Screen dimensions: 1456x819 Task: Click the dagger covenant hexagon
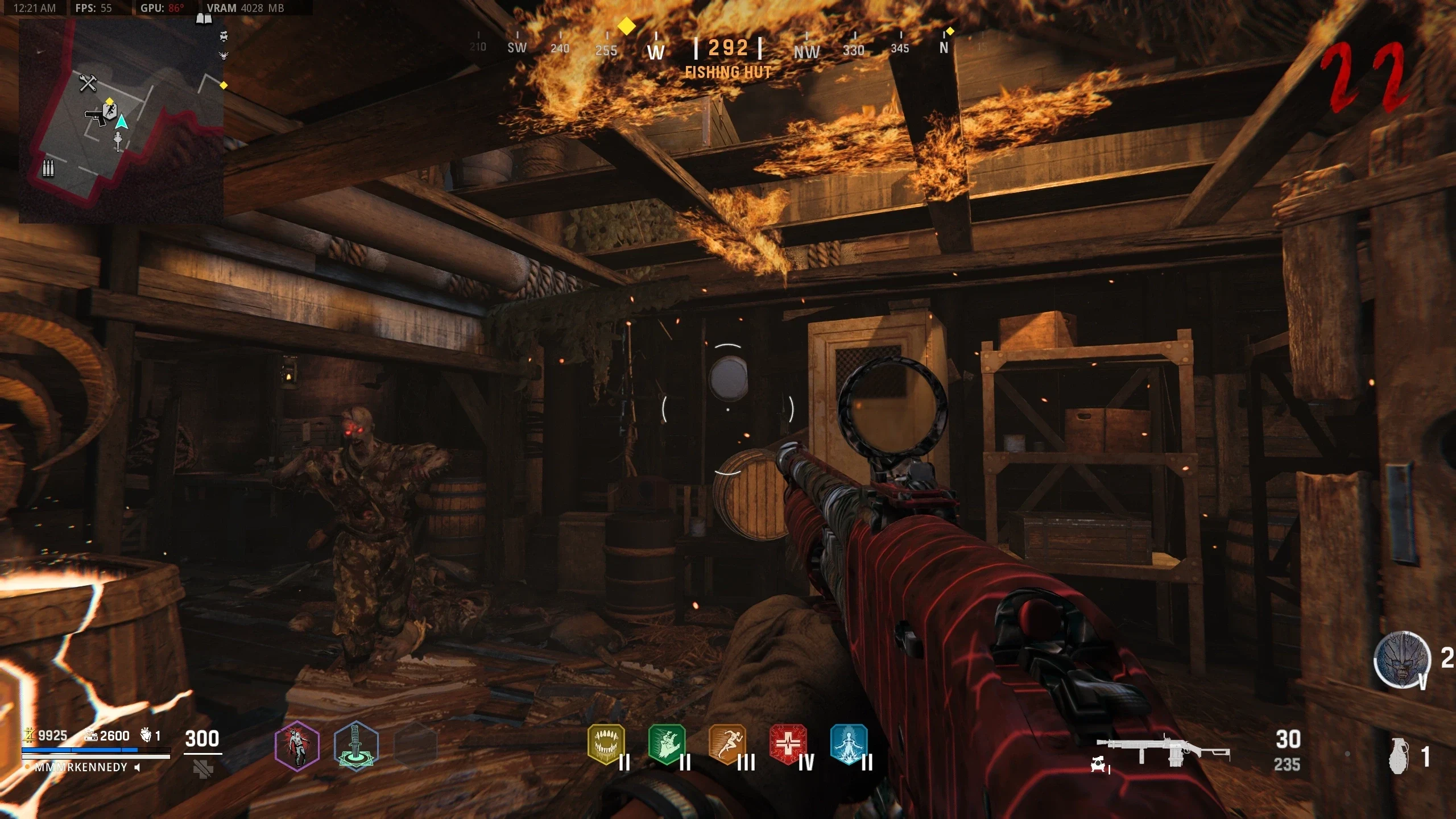click(x=356, y=746)
